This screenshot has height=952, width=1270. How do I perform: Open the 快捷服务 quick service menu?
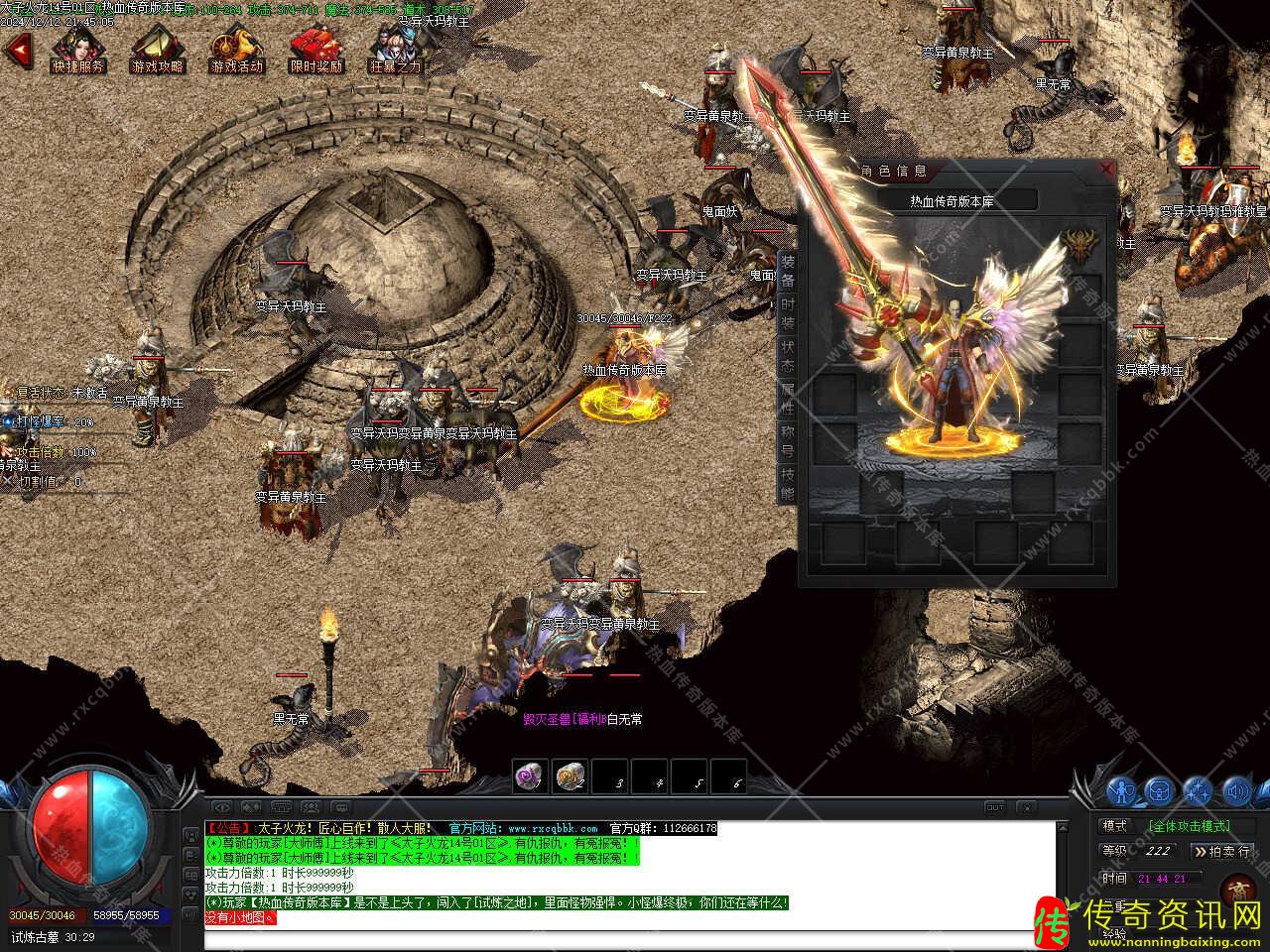click(78, 50)
